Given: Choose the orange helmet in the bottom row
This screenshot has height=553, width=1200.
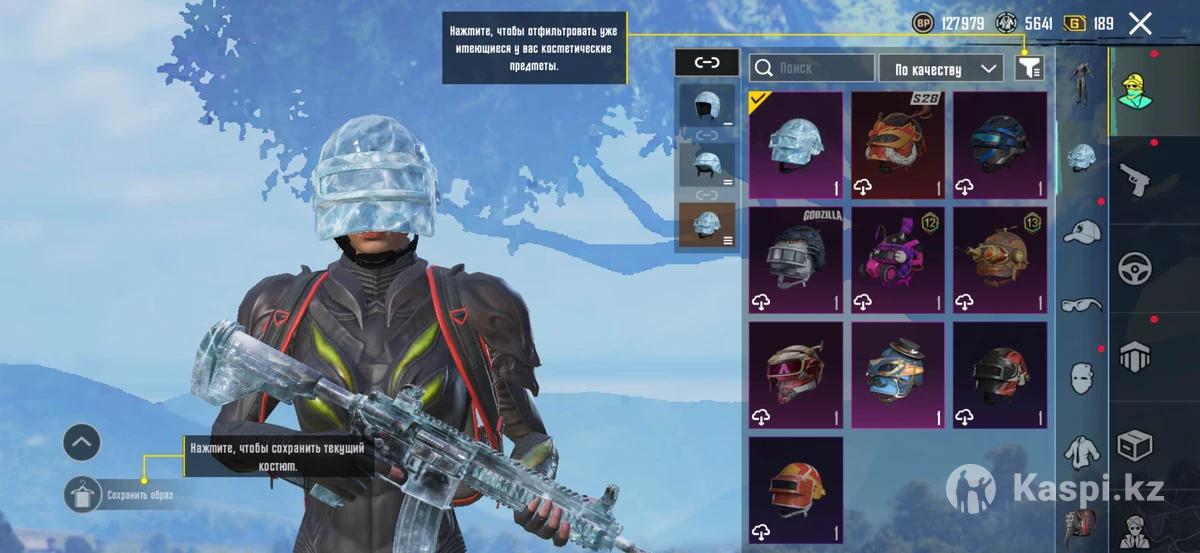Looking at the screenshot, I should pyautogui.click(x=796, y=488).
